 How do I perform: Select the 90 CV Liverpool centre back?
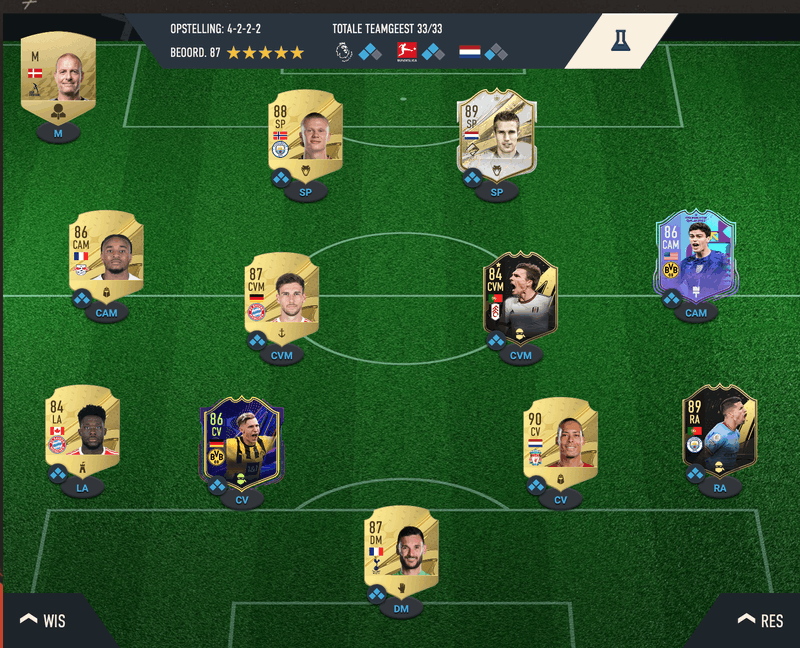coord(560,438)
